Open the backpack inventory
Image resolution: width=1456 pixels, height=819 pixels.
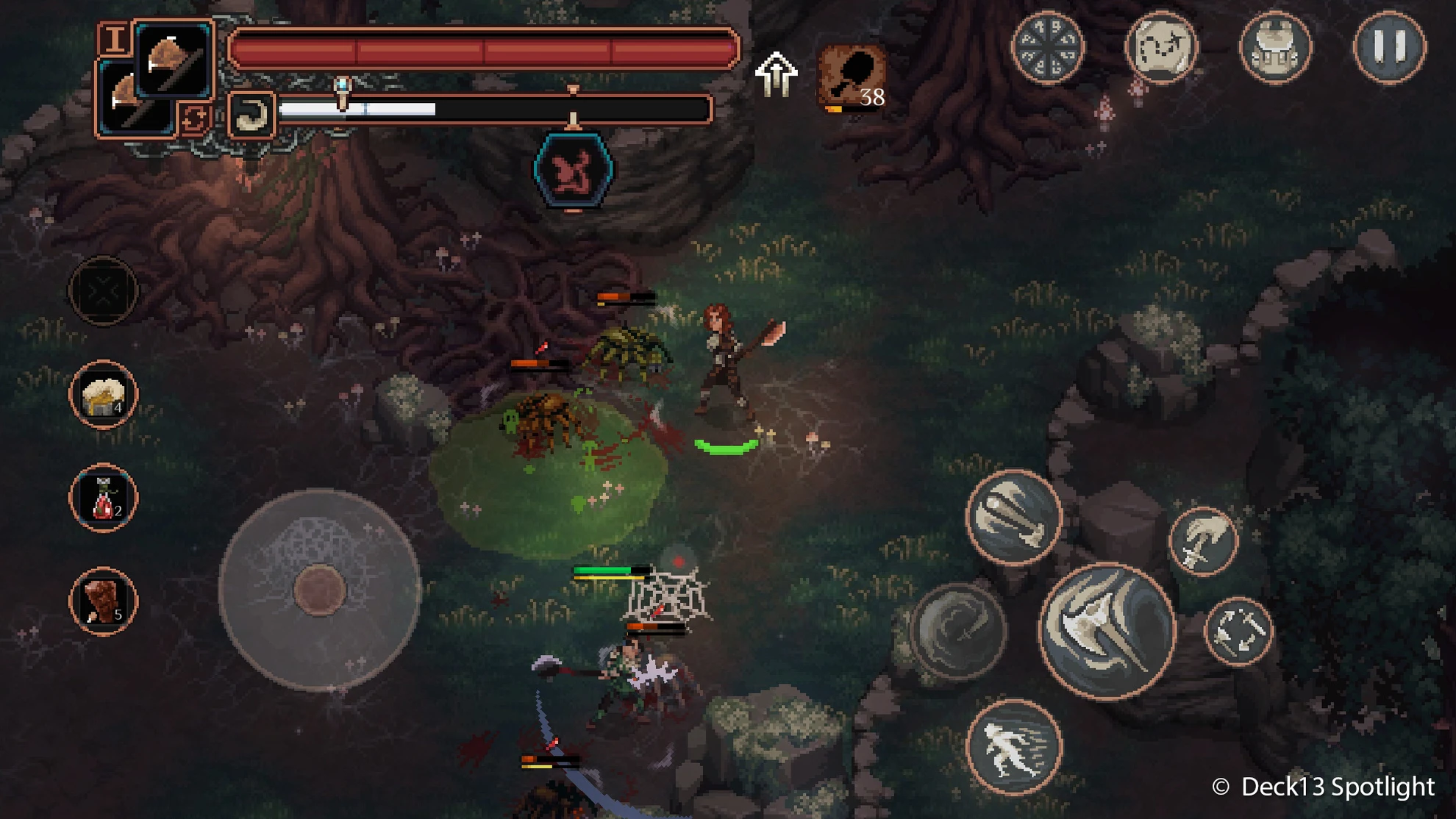[x=1275, y=47]
